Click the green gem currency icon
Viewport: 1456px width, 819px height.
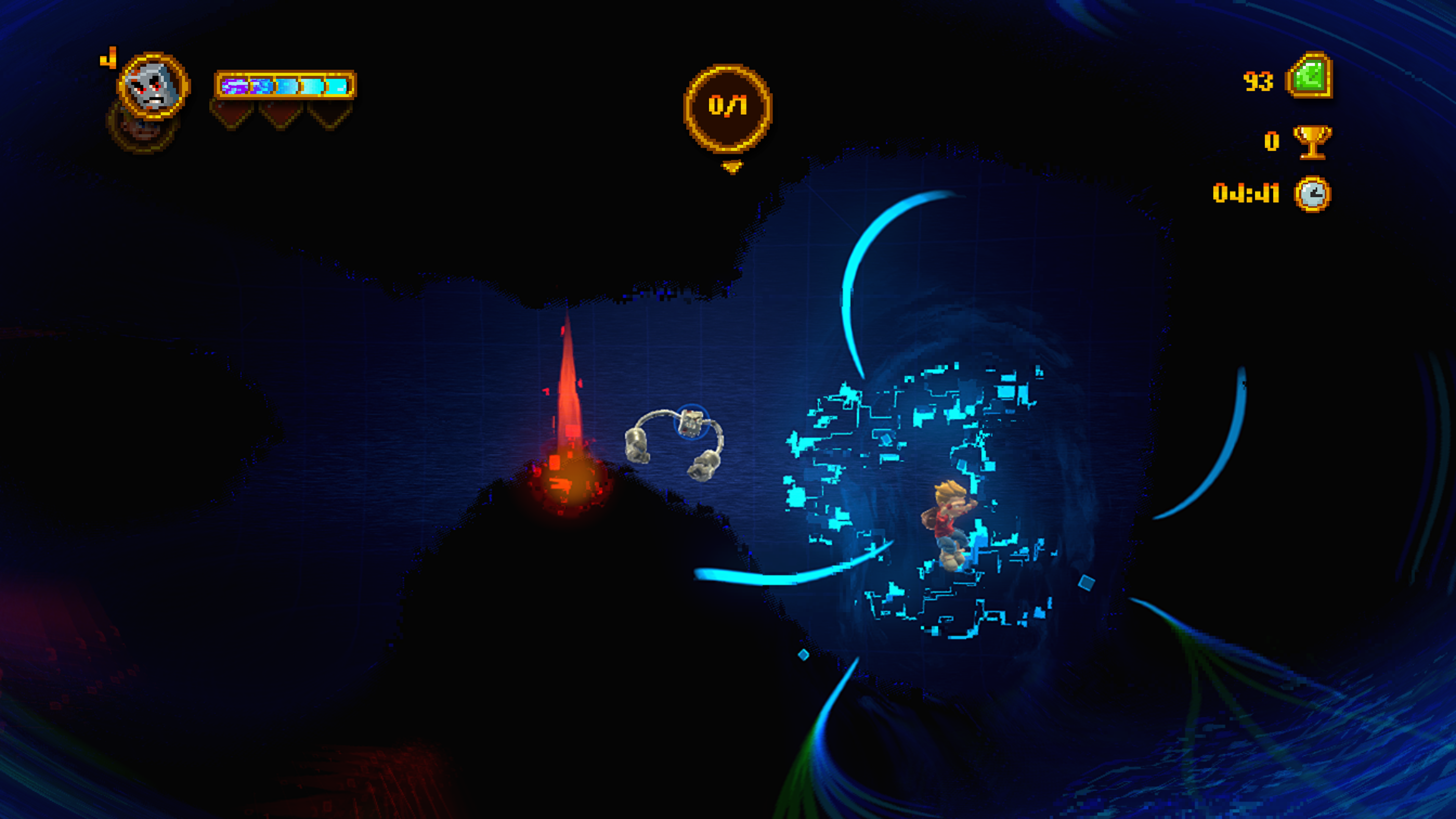pyautogui.click(x=1310, y=76)
